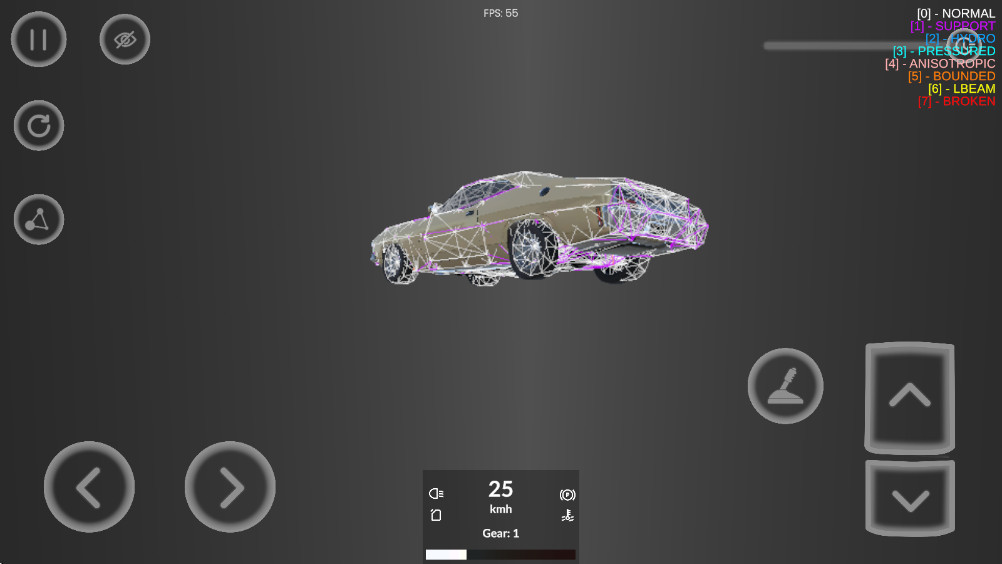The width and height of the screenshot is (1002, 564).
Task: Toggle the node-beam debug view button
Action: (39, 220)
